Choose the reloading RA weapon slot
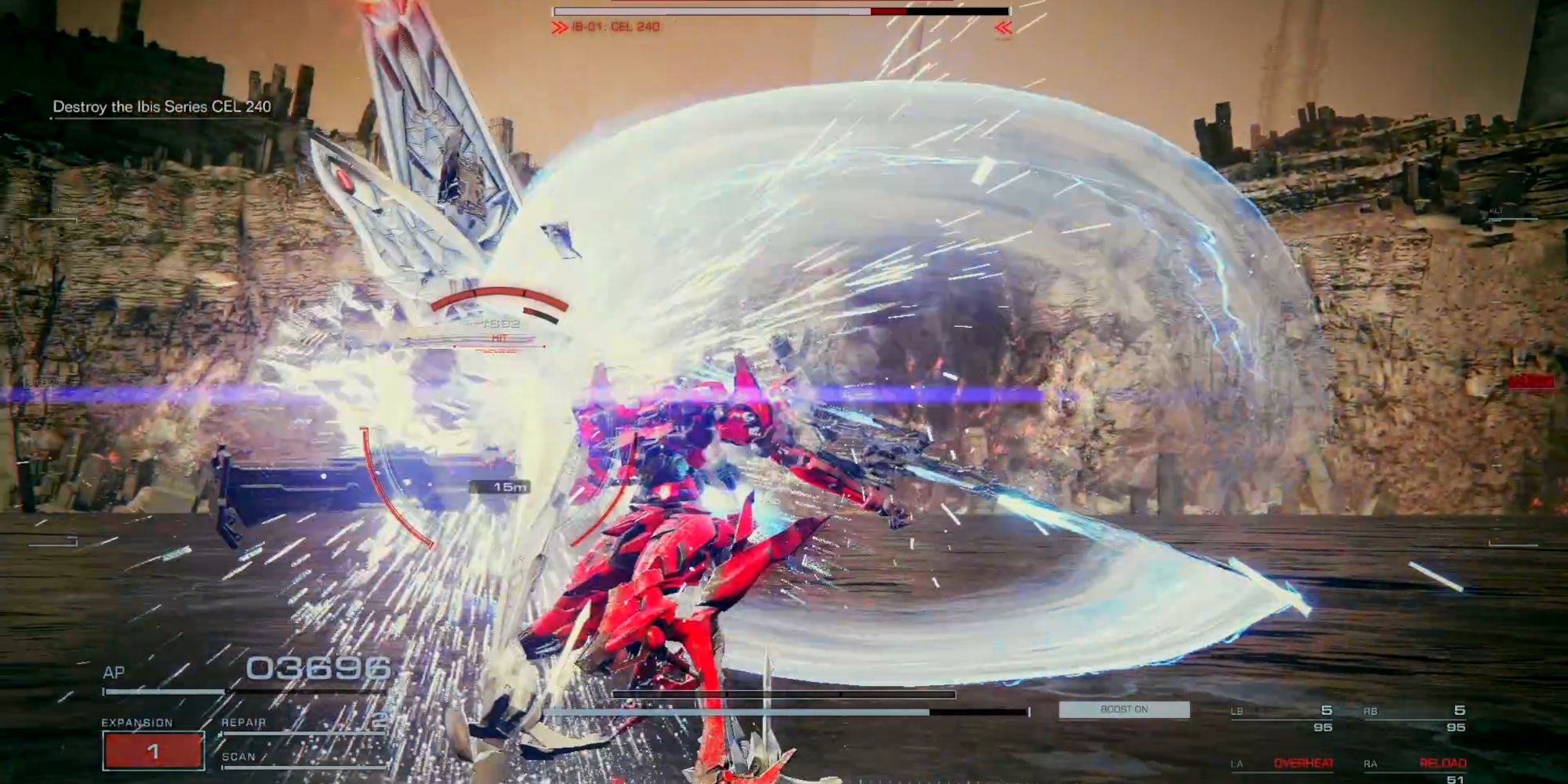The height and width of the screenshot is (784, 1568). click(1414, 764)
